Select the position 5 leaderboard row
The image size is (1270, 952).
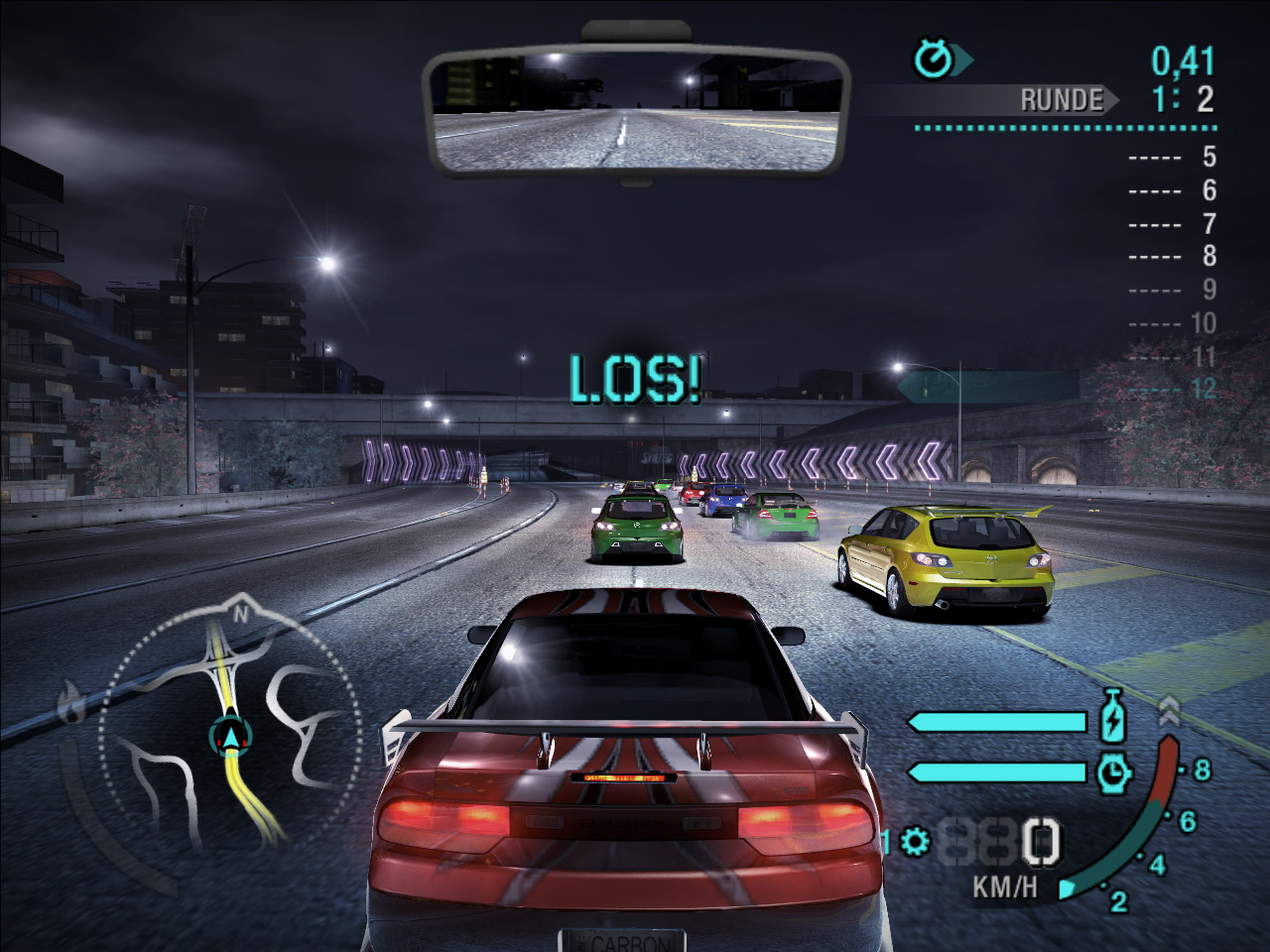(1173, 157)
